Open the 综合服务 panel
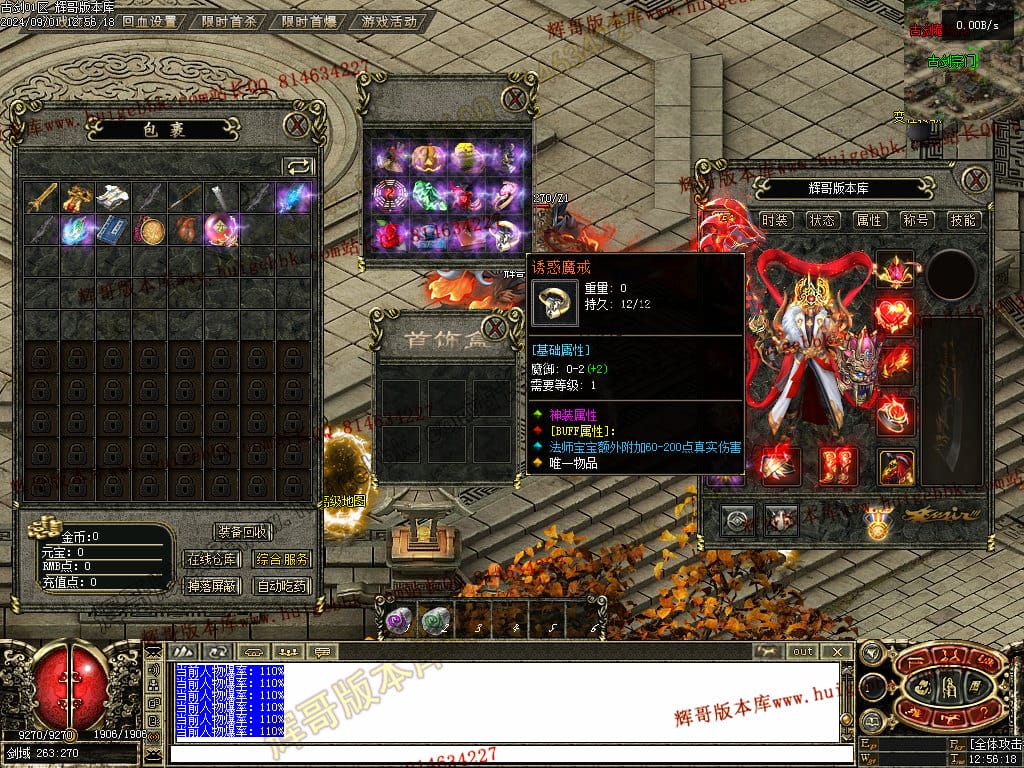 pos(281,560)
